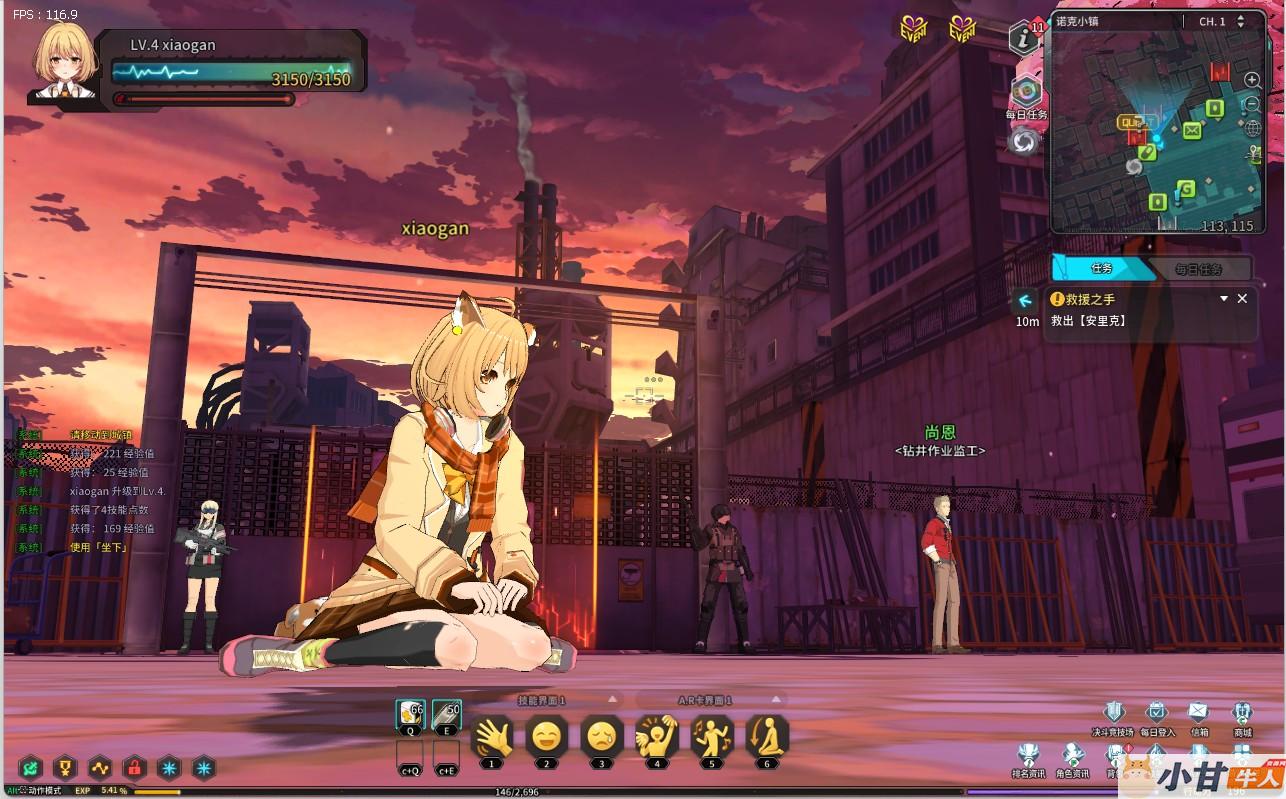Open the 信箱 mailbox

[1198, 712]
